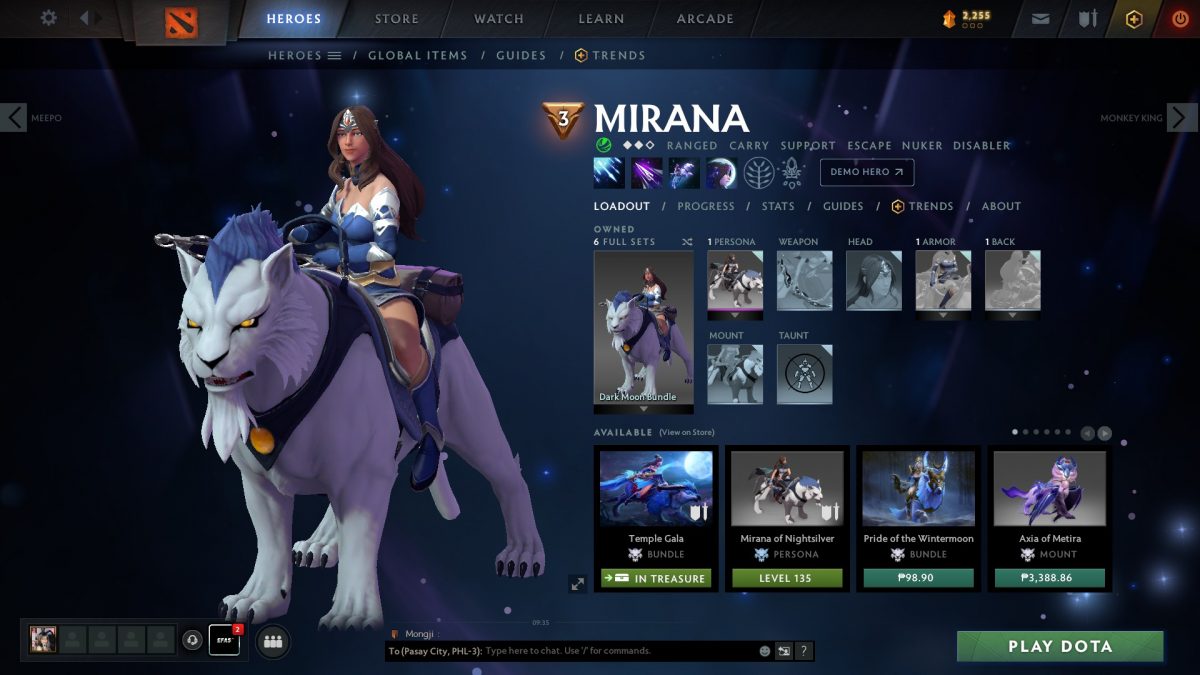Purchase the Axia of Metira mount
Screen dimensions: 1200x675
(1049, 578)
